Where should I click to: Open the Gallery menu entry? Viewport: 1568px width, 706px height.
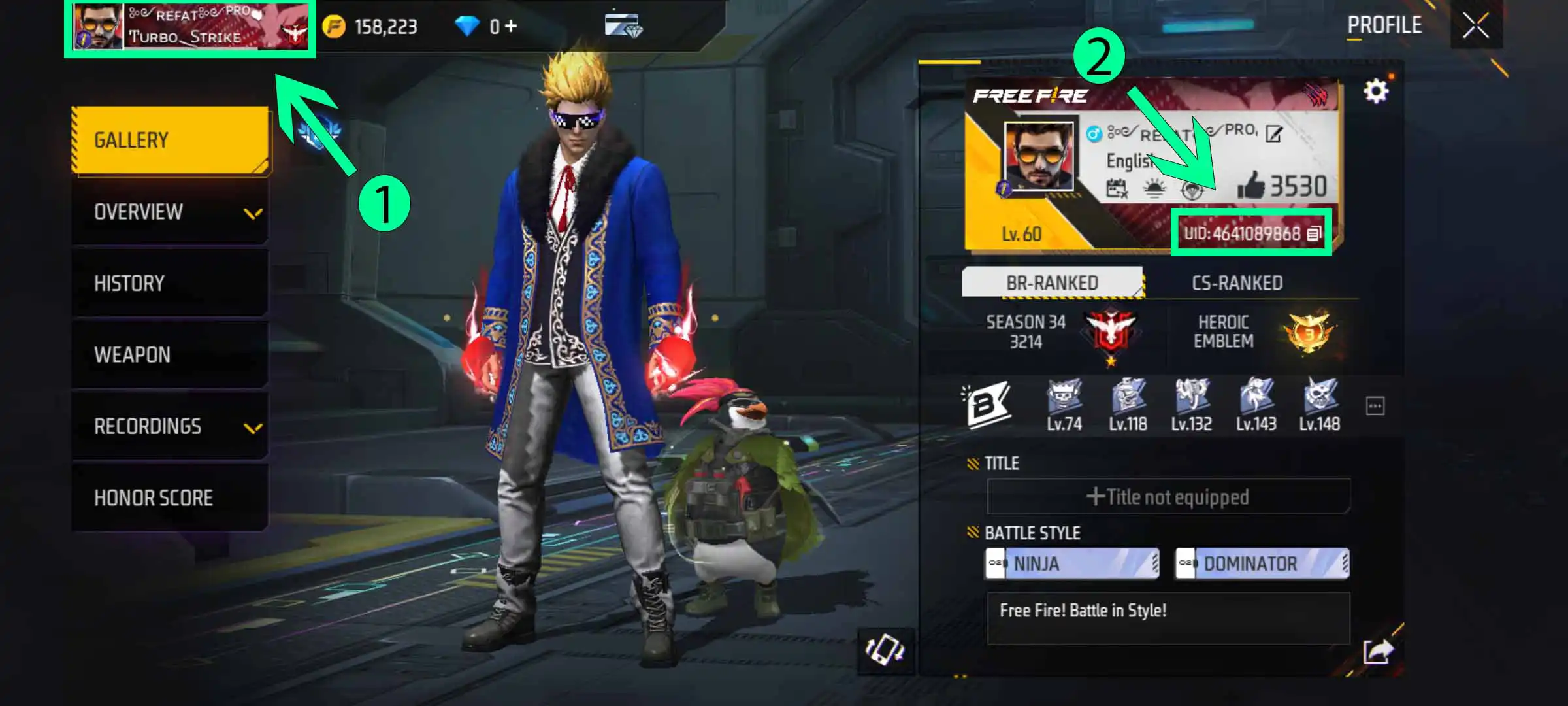[170, 140]
